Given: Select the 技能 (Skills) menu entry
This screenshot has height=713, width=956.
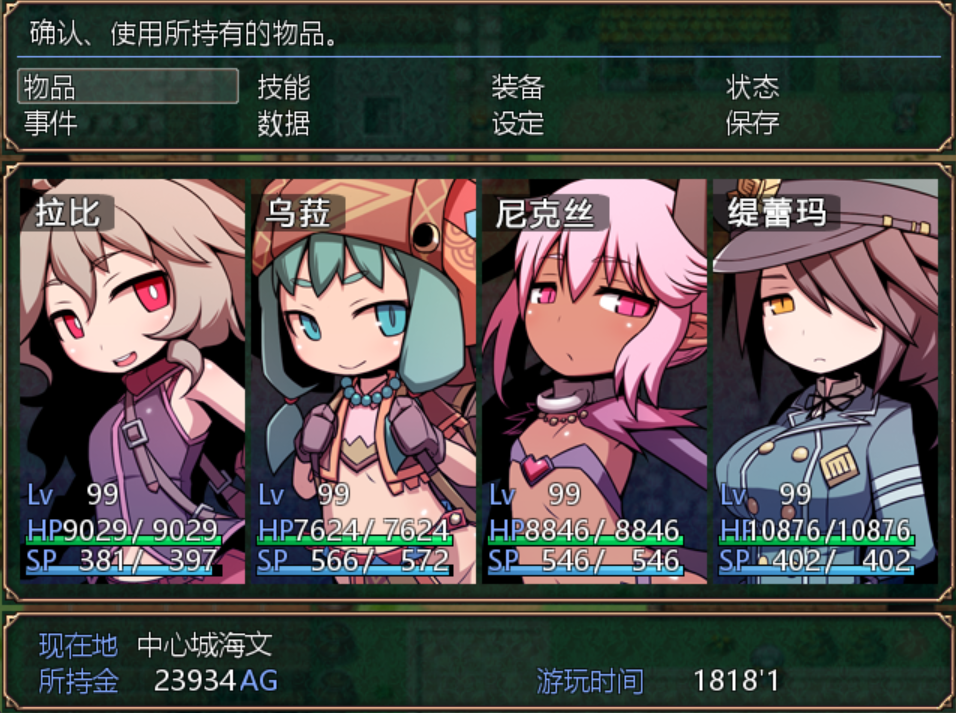Looking at the screenshot, I should tap(284, 87).
